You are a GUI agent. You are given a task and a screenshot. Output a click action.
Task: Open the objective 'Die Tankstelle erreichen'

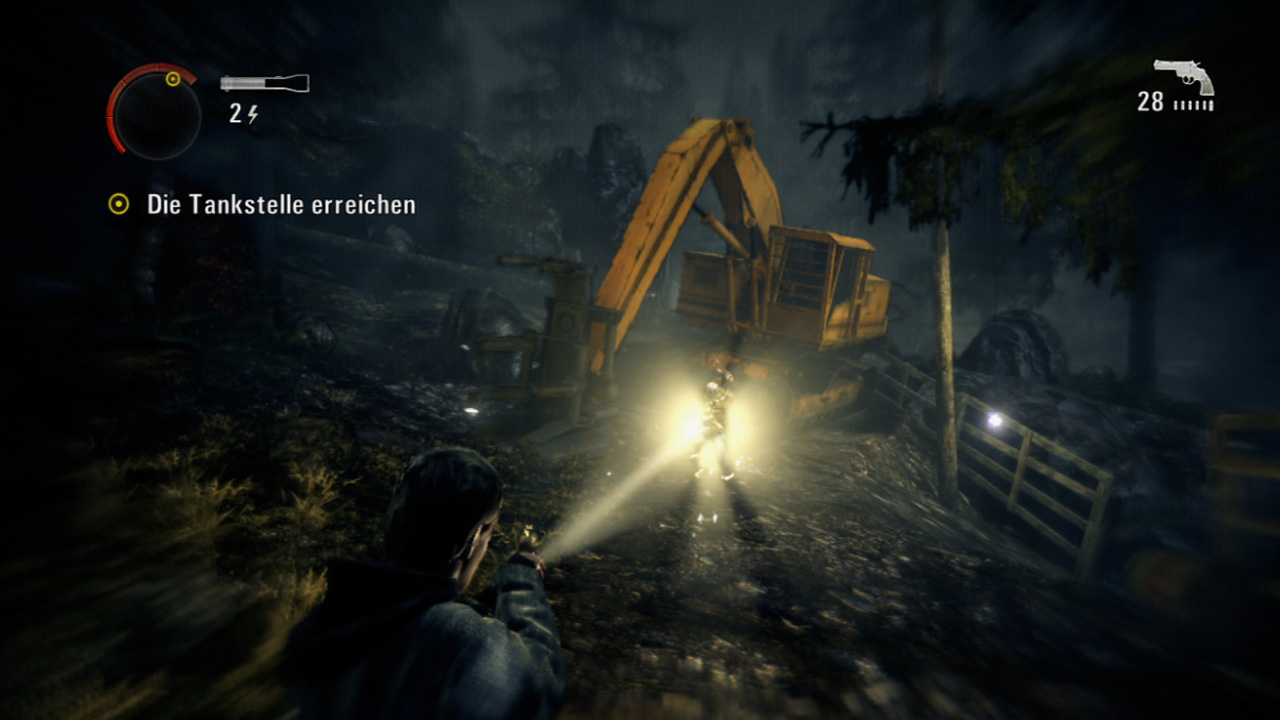(x=282, y=204)
